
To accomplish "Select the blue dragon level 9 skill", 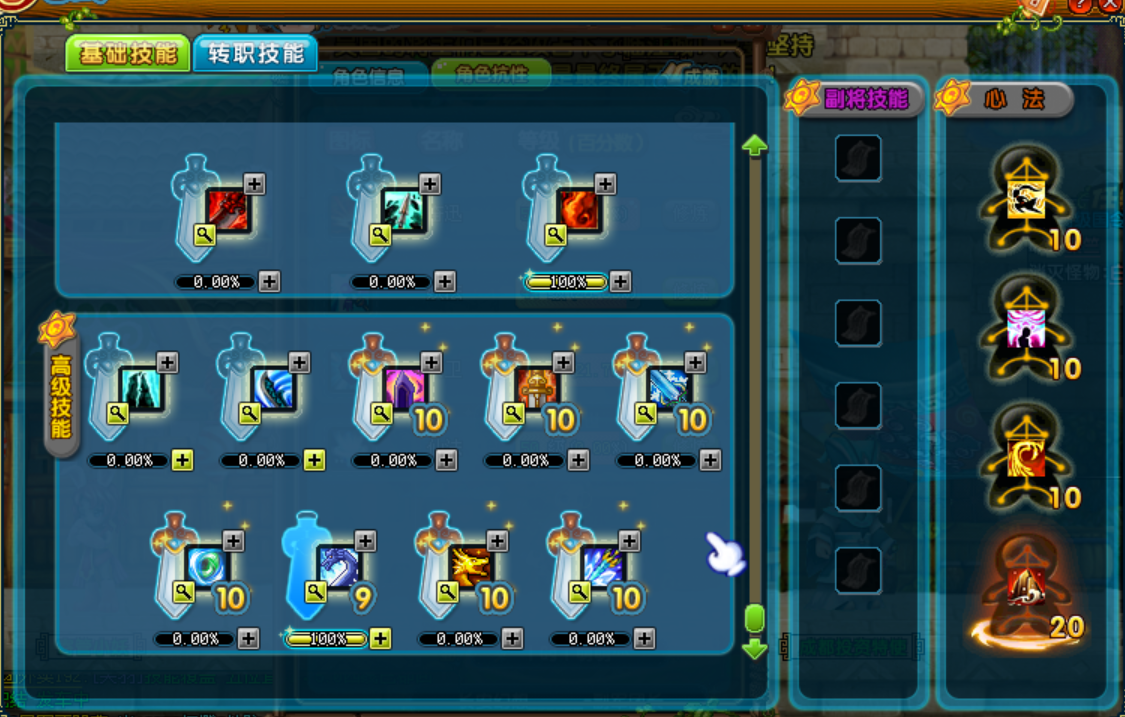I will (x=339, y=567).
